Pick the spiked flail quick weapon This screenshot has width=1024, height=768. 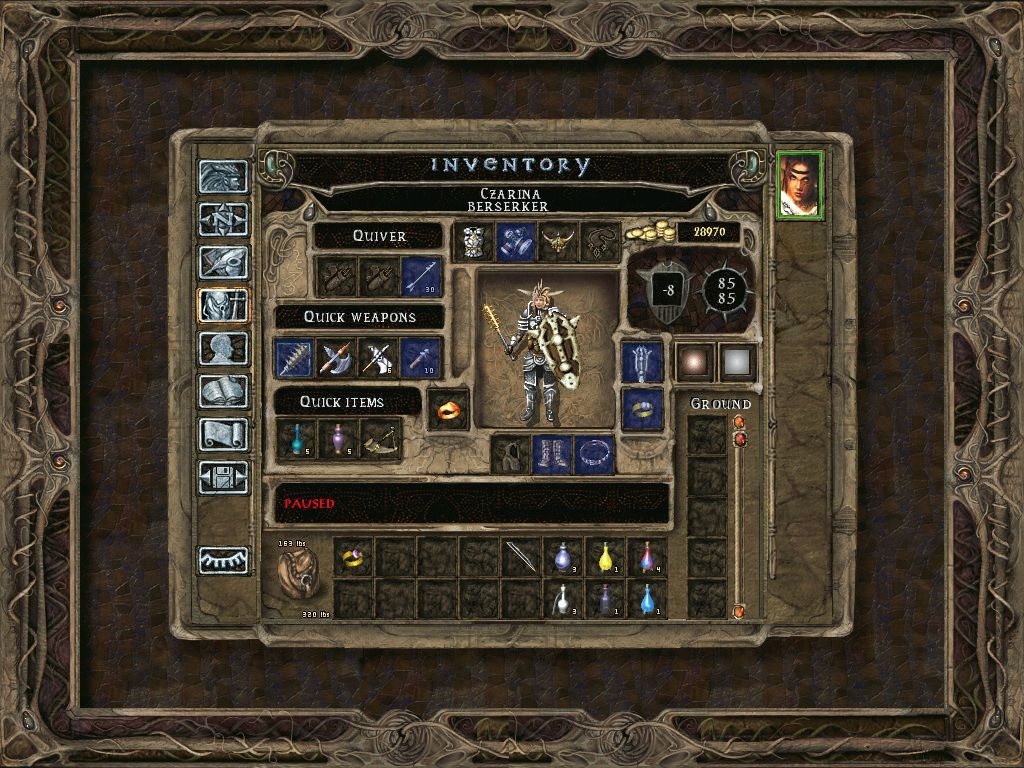click(295, 358)
